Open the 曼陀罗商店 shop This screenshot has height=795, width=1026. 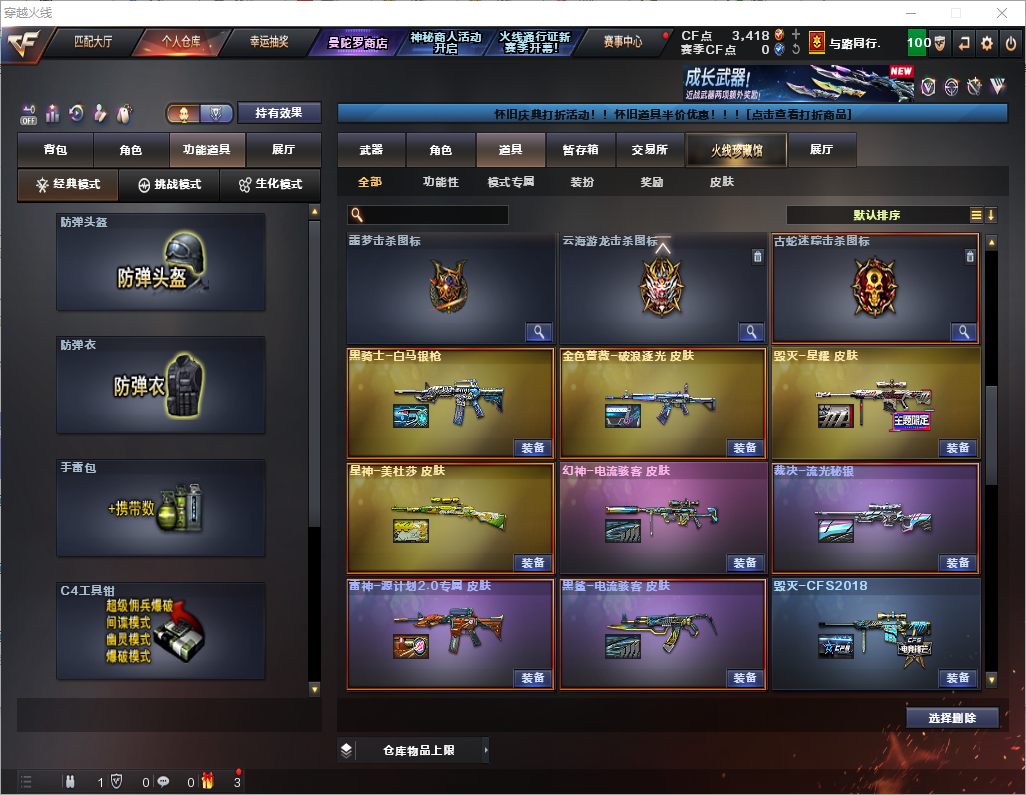tap(357, 43)
